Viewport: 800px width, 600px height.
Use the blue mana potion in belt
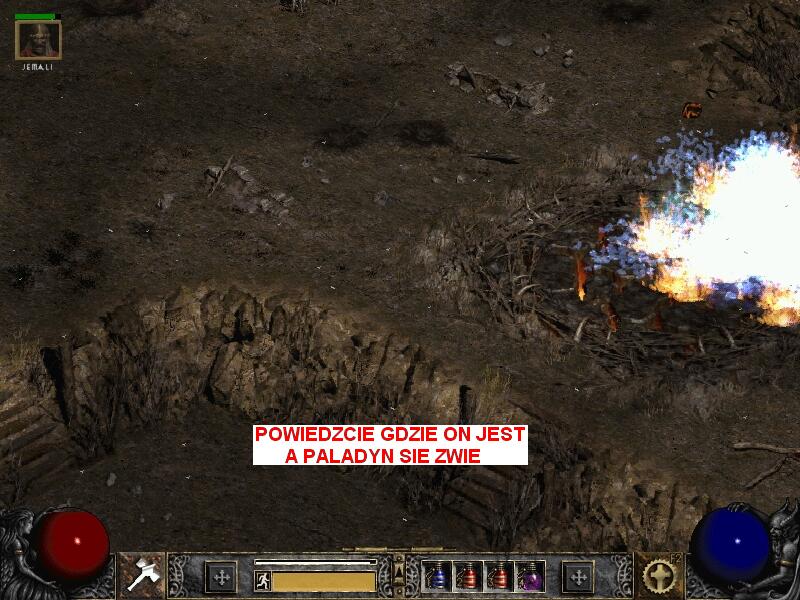coord(437,576)
